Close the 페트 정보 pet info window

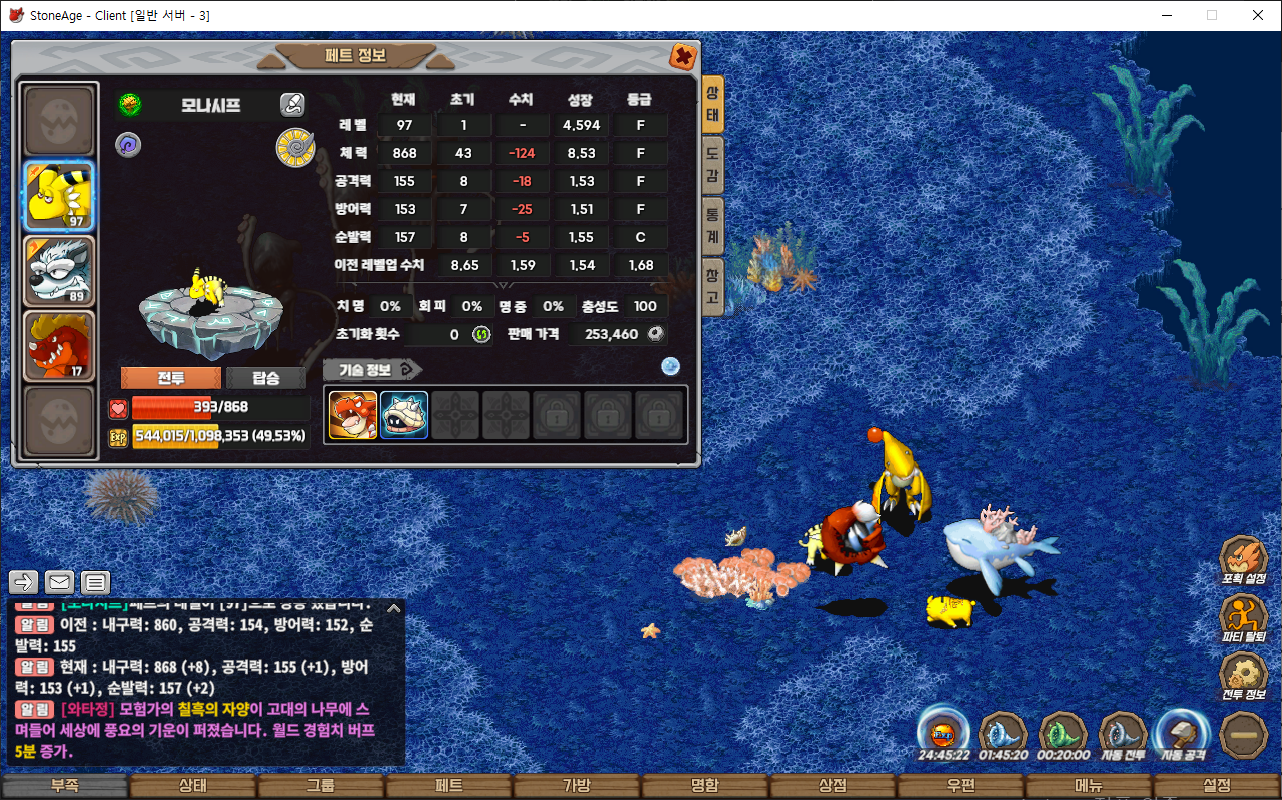tap(683, 57)
